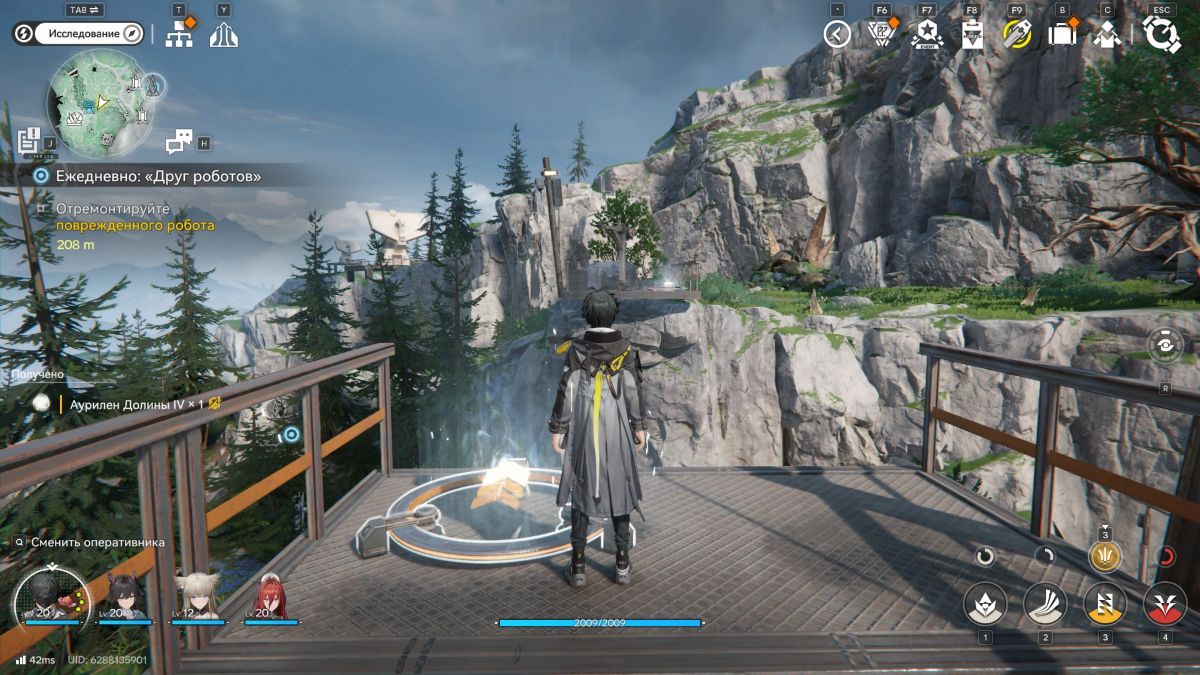Open the suitcase inventory icon
1200x675 pixels.
pyautogui.click(x=1062, y=34)
